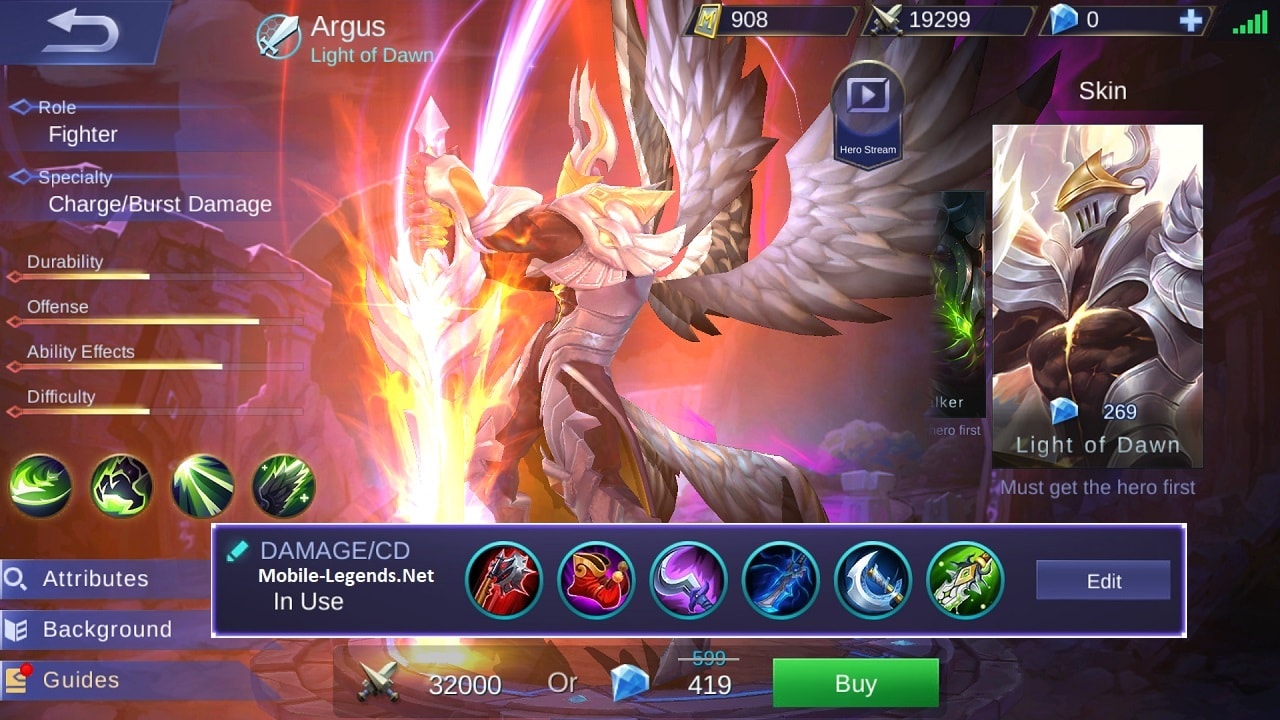Click the crescent moon item icon
The height and width of the screenshot is (720, 1280).
[x=871, y=580]
